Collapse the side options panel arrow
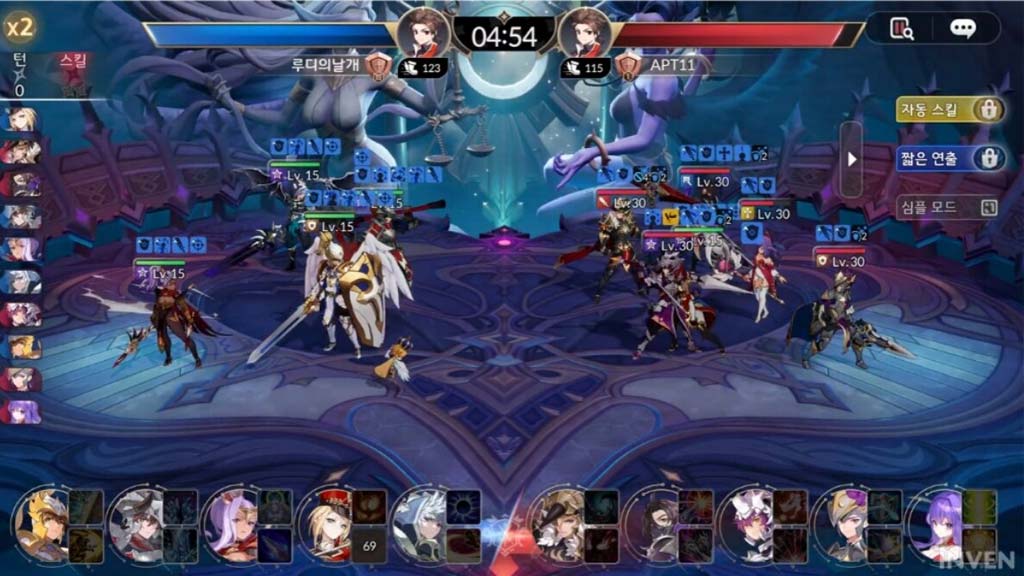Image resolution: width=1024 pixels, height=576 pixels. pyautogui.click(x=851, y=159)
